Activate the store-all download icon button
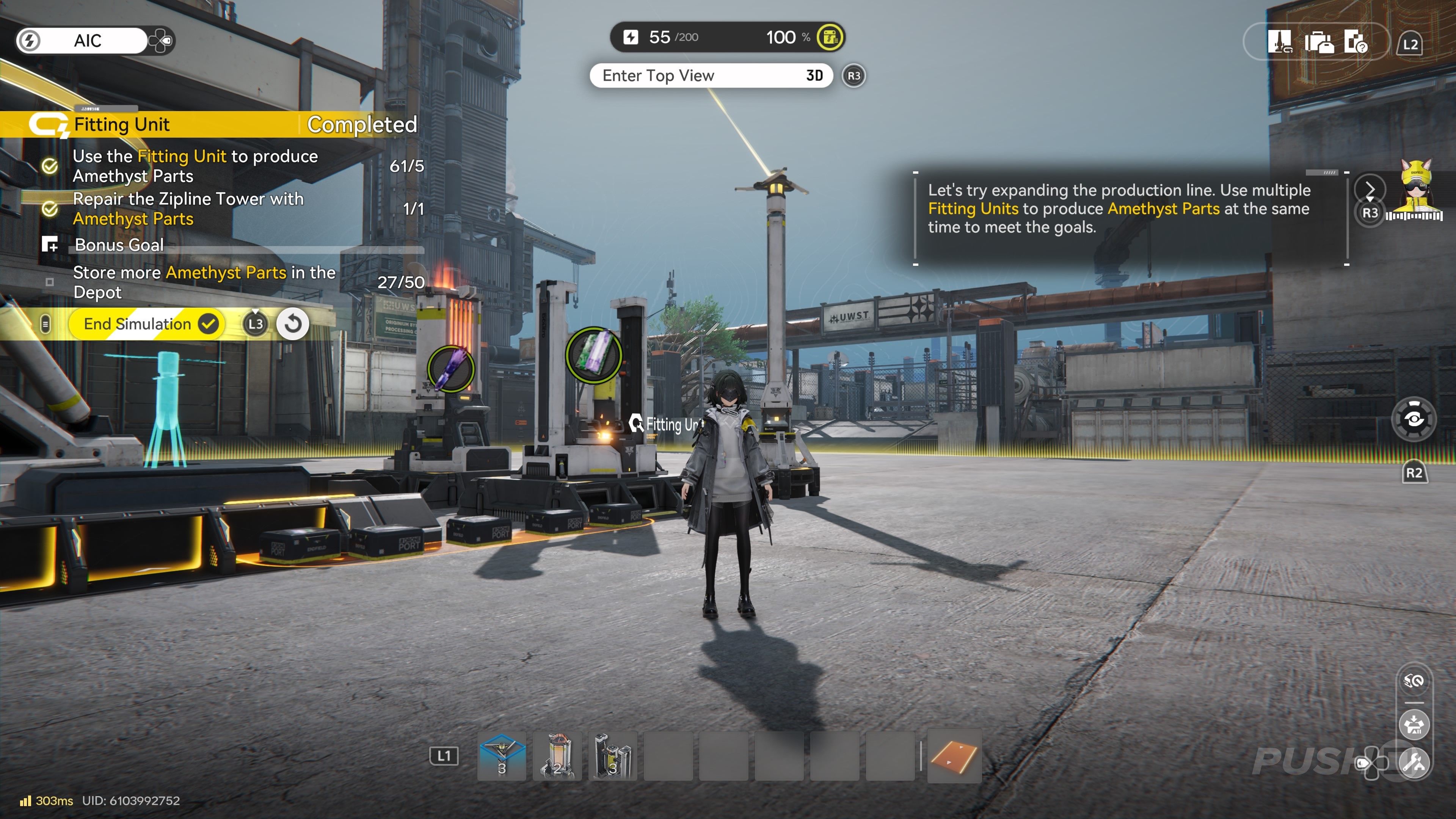1456x819 pixels. tap(1414, 724)
